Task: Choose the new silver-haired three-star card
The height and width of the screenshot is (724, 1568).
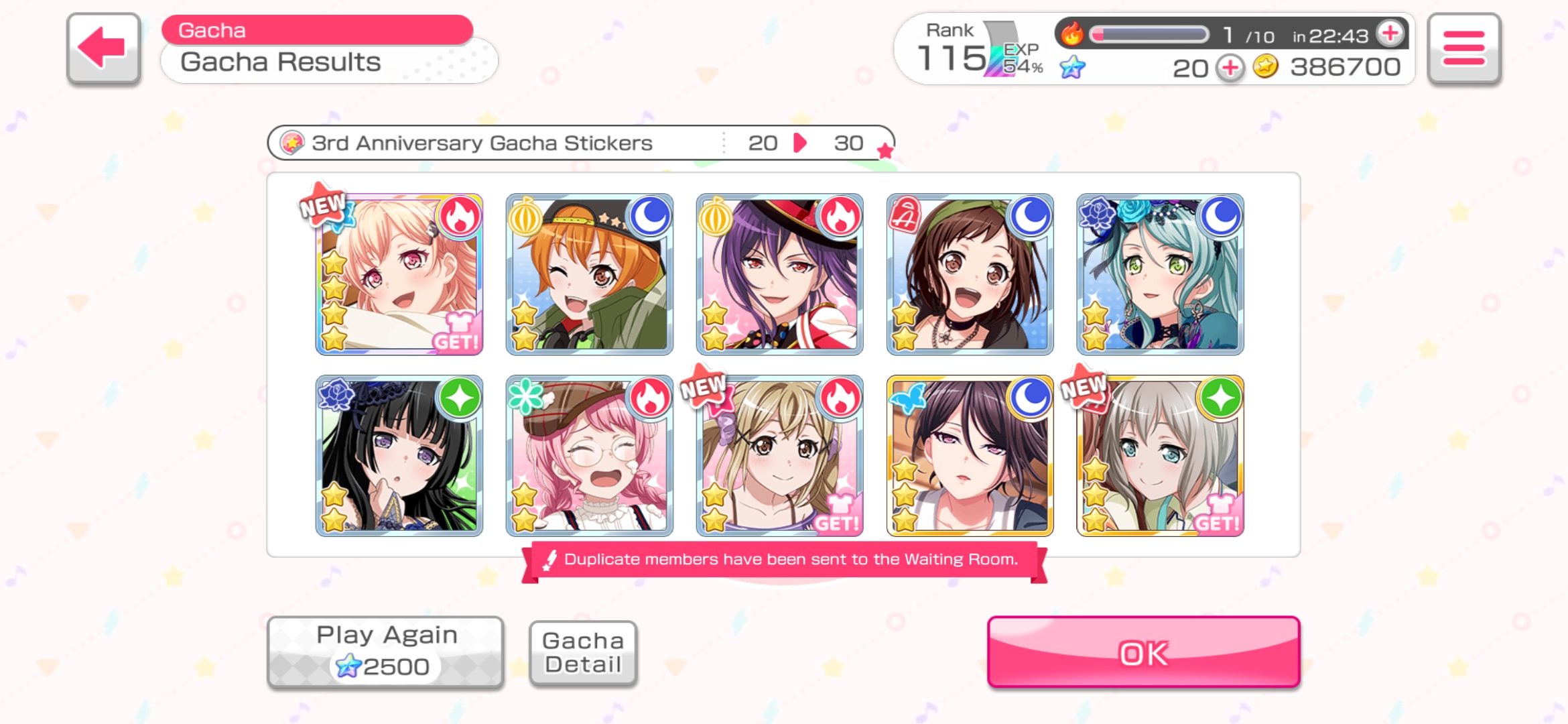Action: [x=1161, y=456]
